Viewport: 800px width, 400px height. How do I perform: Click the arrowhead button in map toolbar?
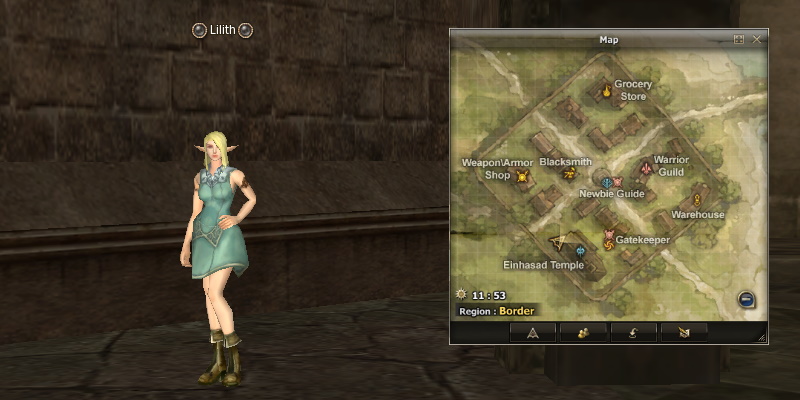click(x=533, y=333)
